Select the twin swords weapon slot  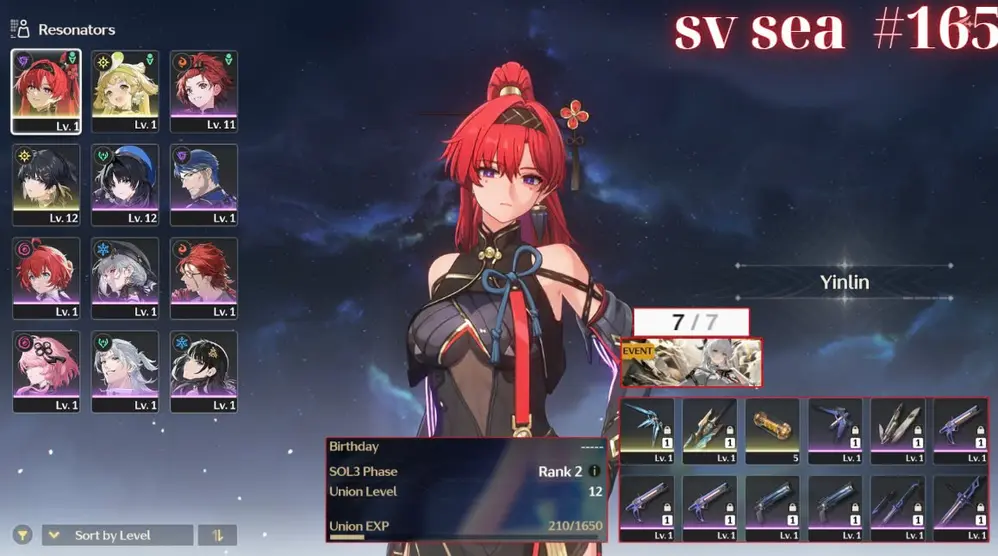point(898,507)
